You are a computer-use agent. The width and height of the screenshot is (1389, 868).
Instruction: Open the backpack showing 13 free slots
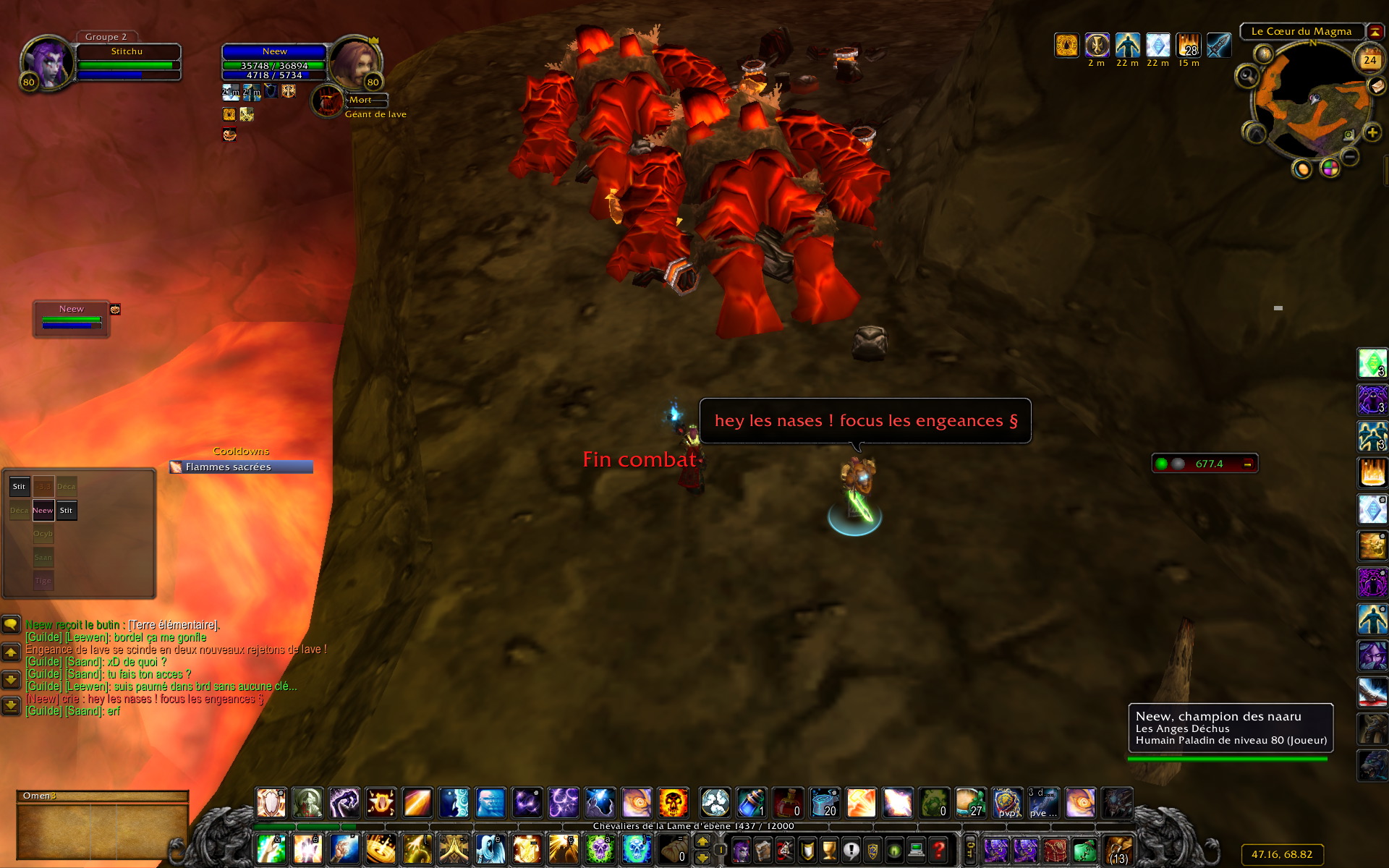point(1118,849)
